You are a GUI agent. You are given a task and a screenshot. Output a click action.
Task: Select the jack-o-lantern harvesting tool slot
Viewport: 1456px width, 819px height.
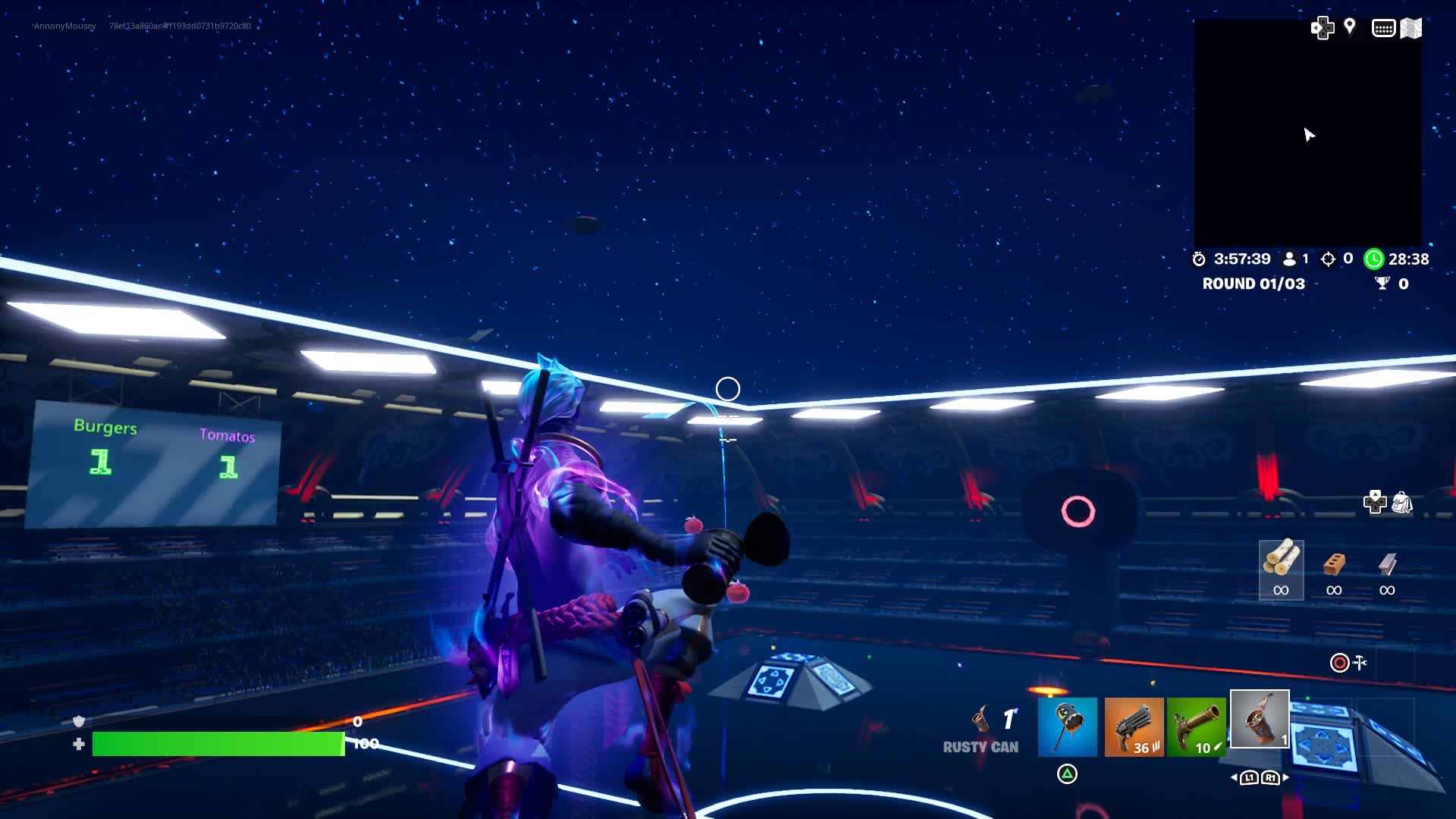tap(1066, 726)
